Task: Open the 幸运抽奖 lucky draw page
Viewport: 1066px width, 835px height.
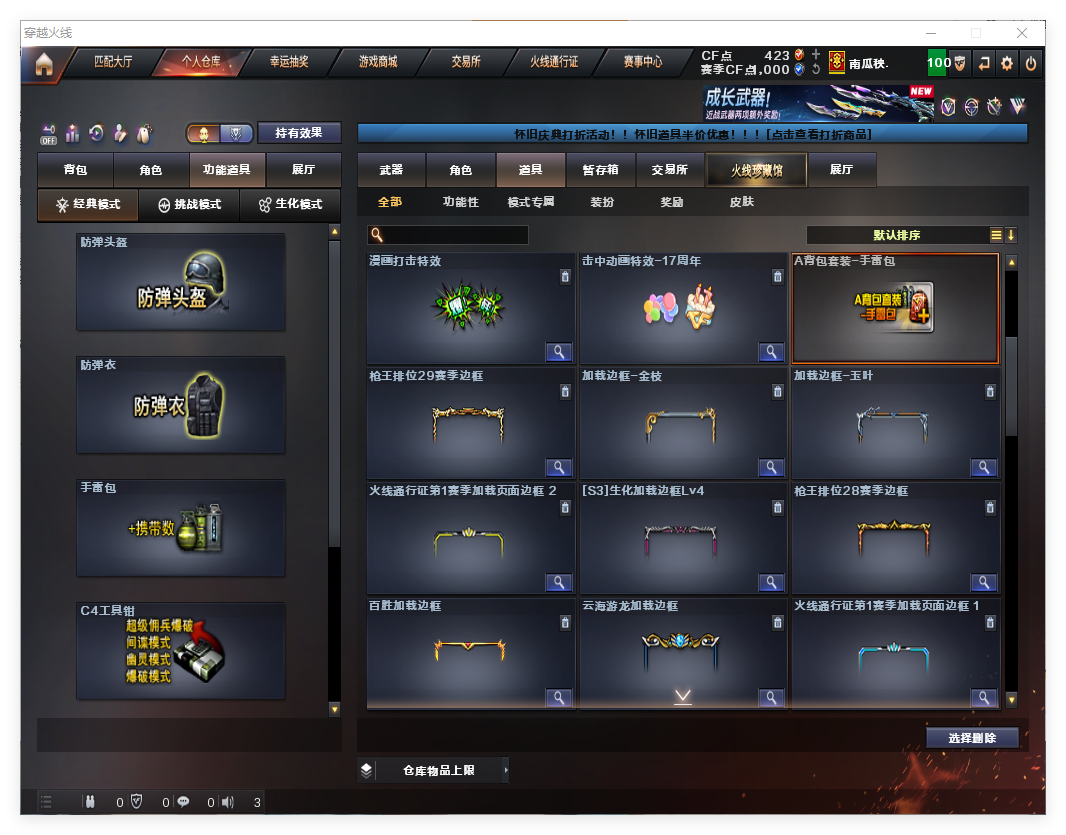Action: [289, 62]
